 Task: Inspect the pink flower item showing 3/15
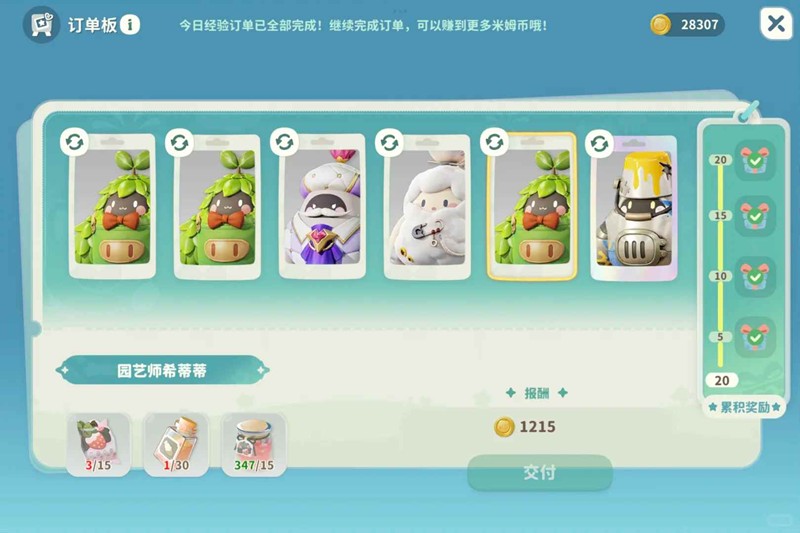(x=97, y=443)
